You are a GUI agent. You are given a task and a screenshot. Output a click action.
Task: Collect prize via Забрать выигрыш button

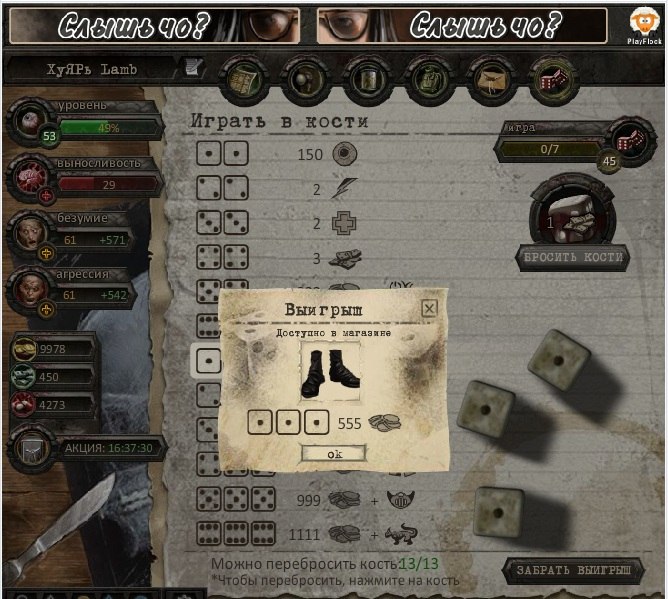[573, 571]
